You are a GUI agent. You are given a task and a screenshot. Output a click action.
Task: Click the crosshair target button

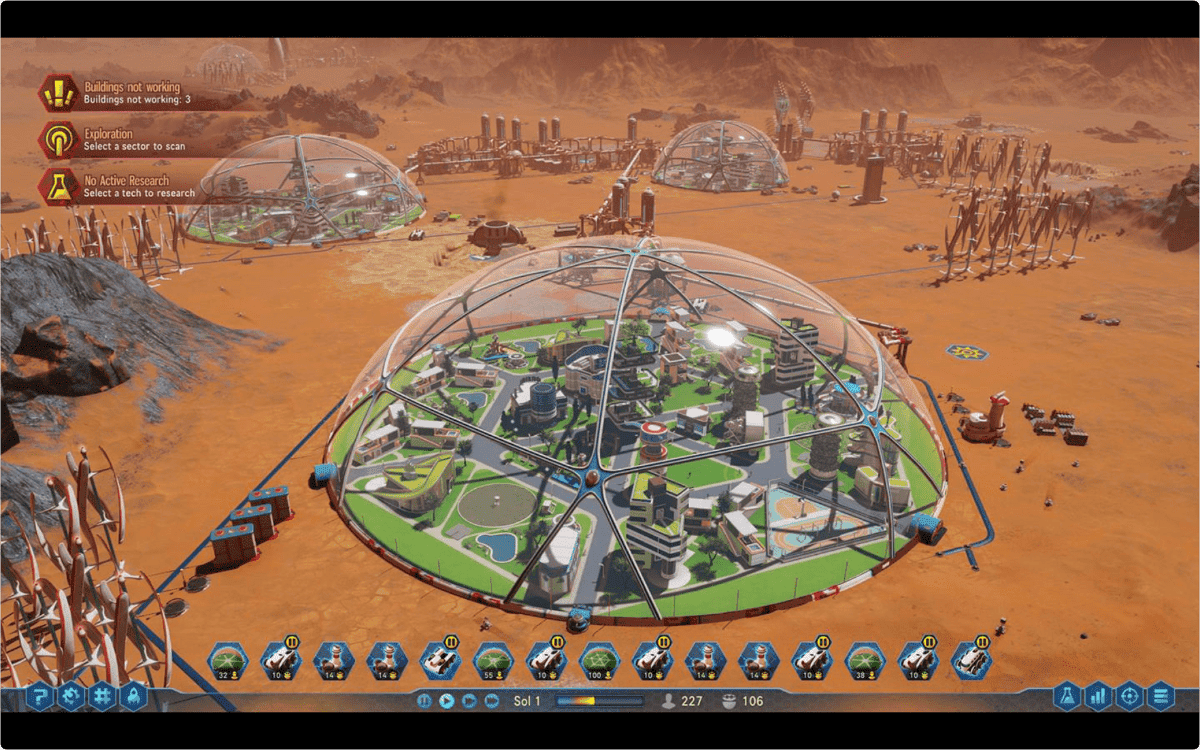click(1129, 695)
